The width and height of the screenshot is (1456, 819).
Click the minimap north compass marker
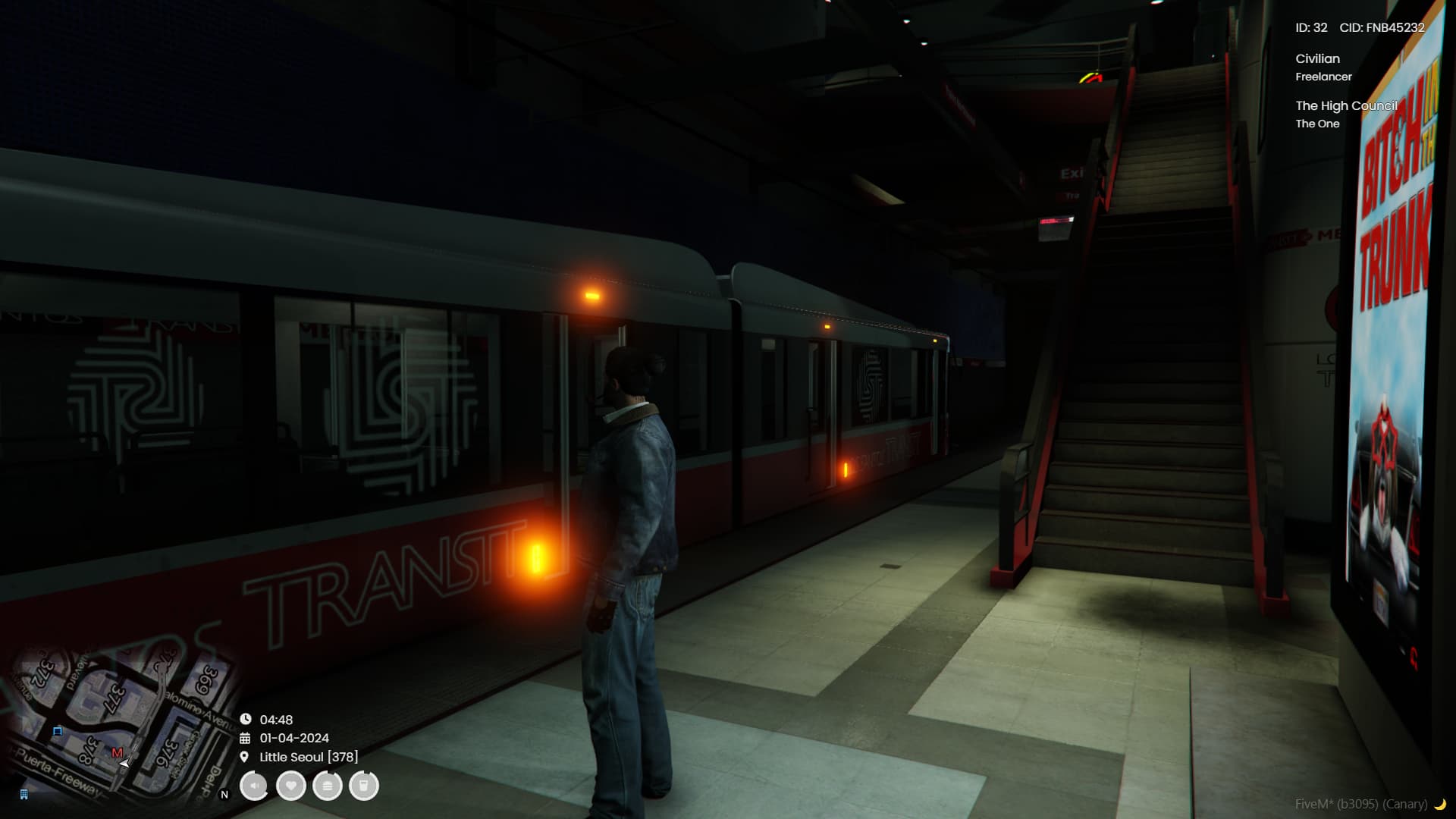pyautogui.click(x=224, y=795)
